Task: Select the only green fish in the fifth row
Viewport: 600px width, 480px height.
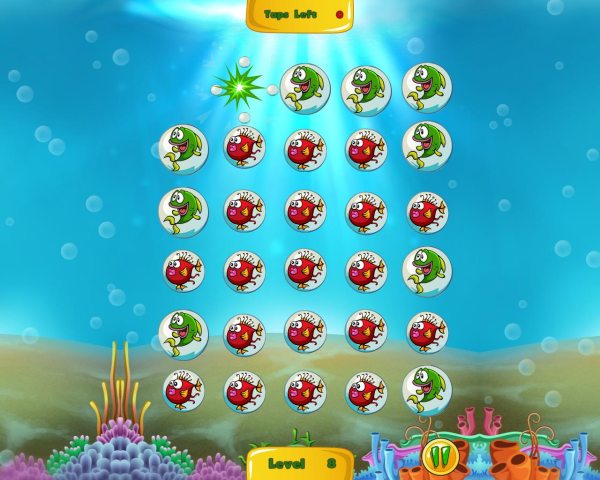Action: 183,330
